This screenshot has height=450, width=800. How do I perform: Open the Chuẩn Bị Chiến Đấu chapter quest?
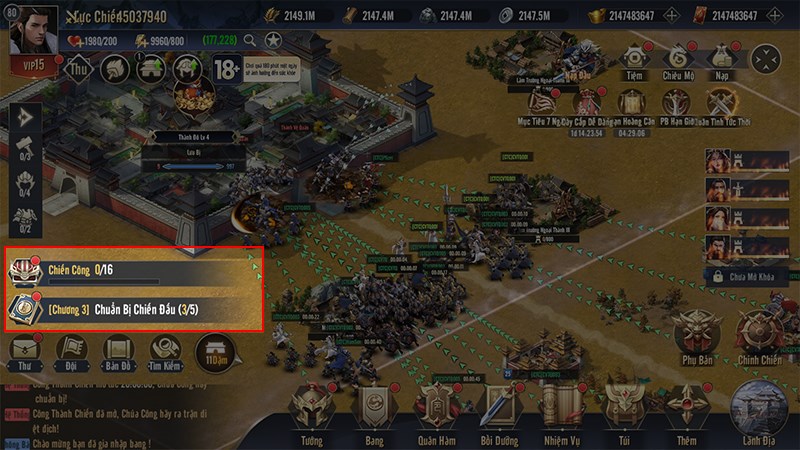pos(135,308)
